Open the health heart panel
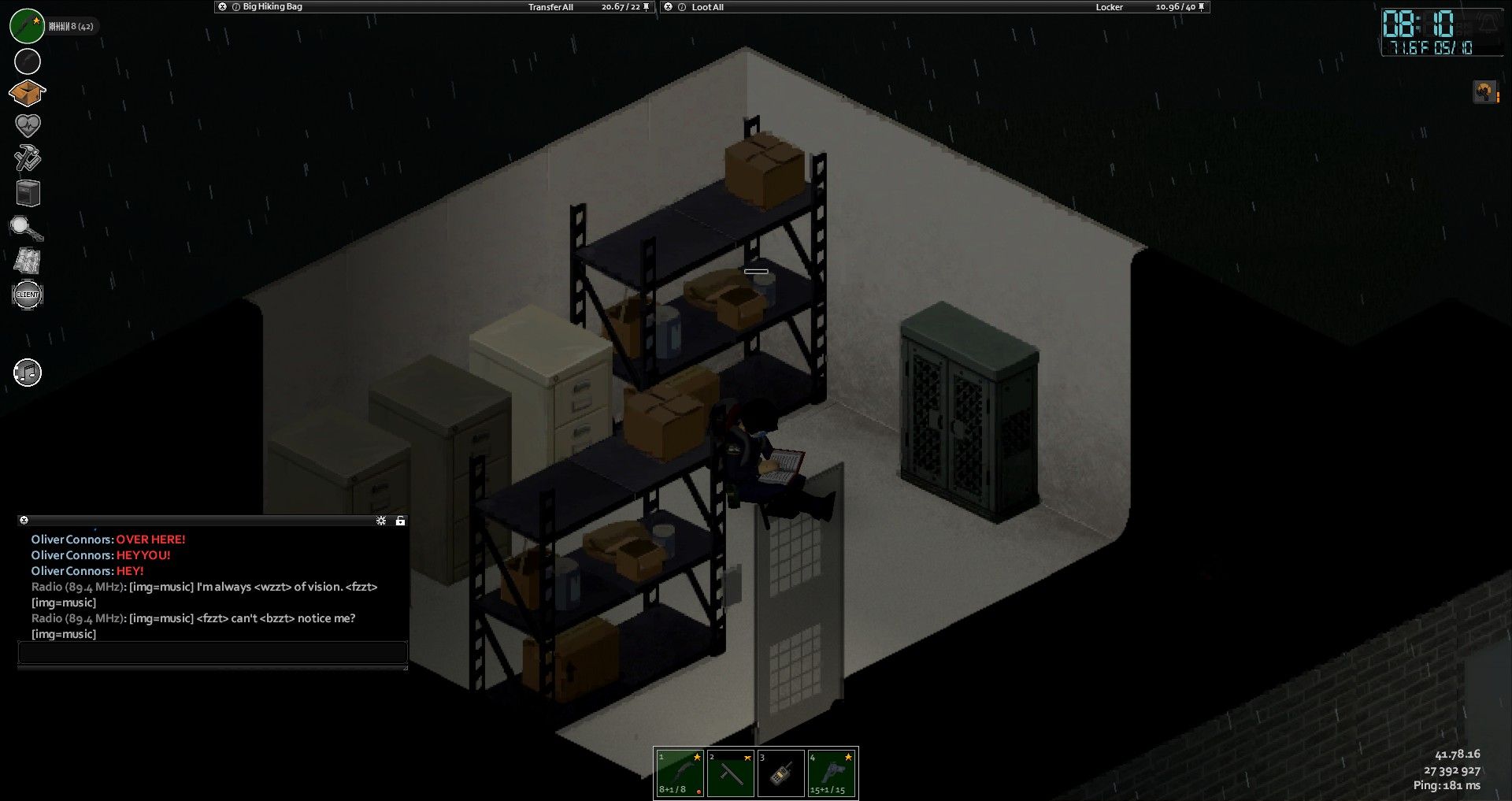Screen dimensions: 1512x801 coord(28,125)
